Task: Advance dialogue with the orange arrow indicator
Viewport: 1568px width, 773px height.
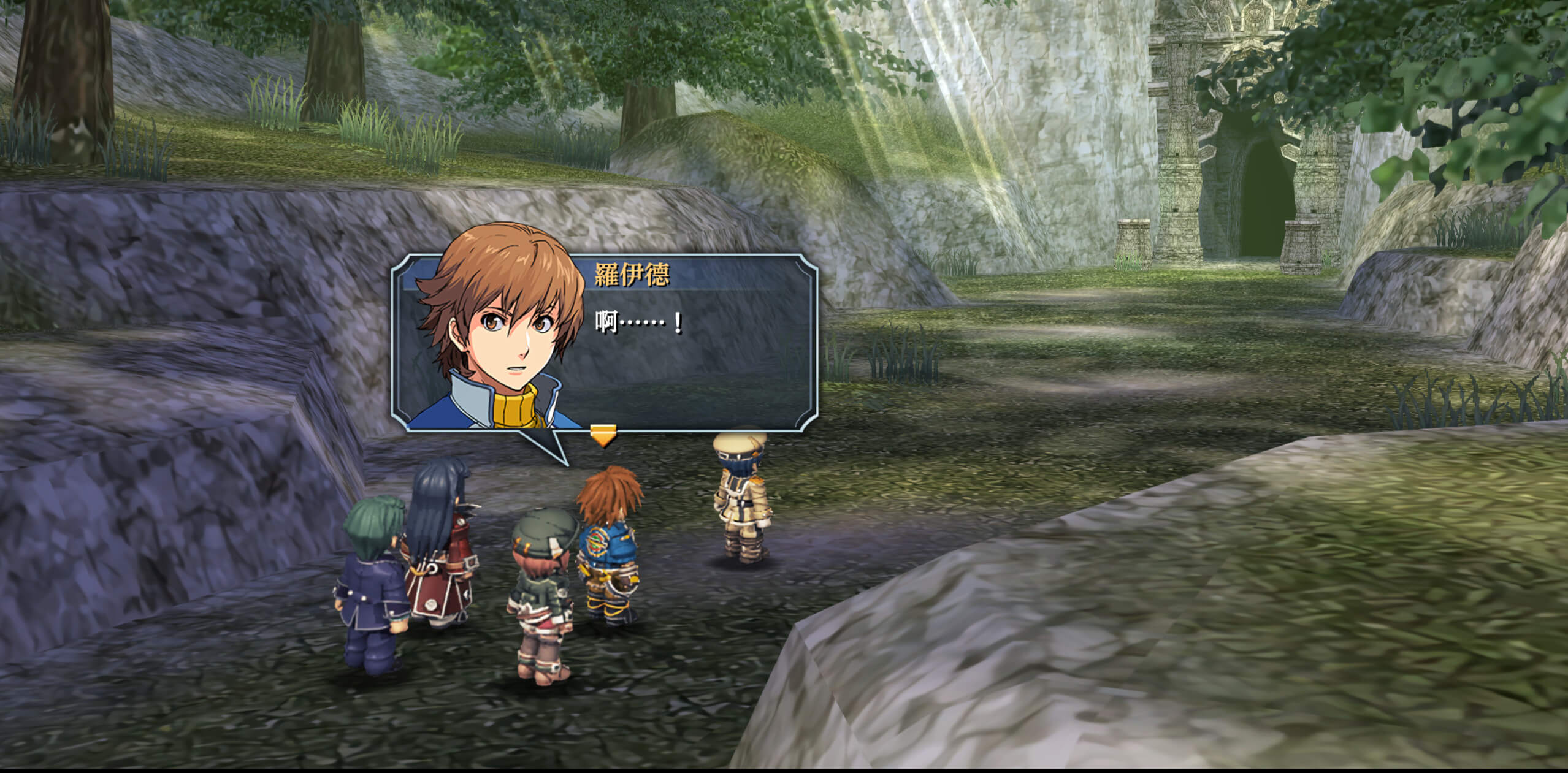Action: point(603,435)
